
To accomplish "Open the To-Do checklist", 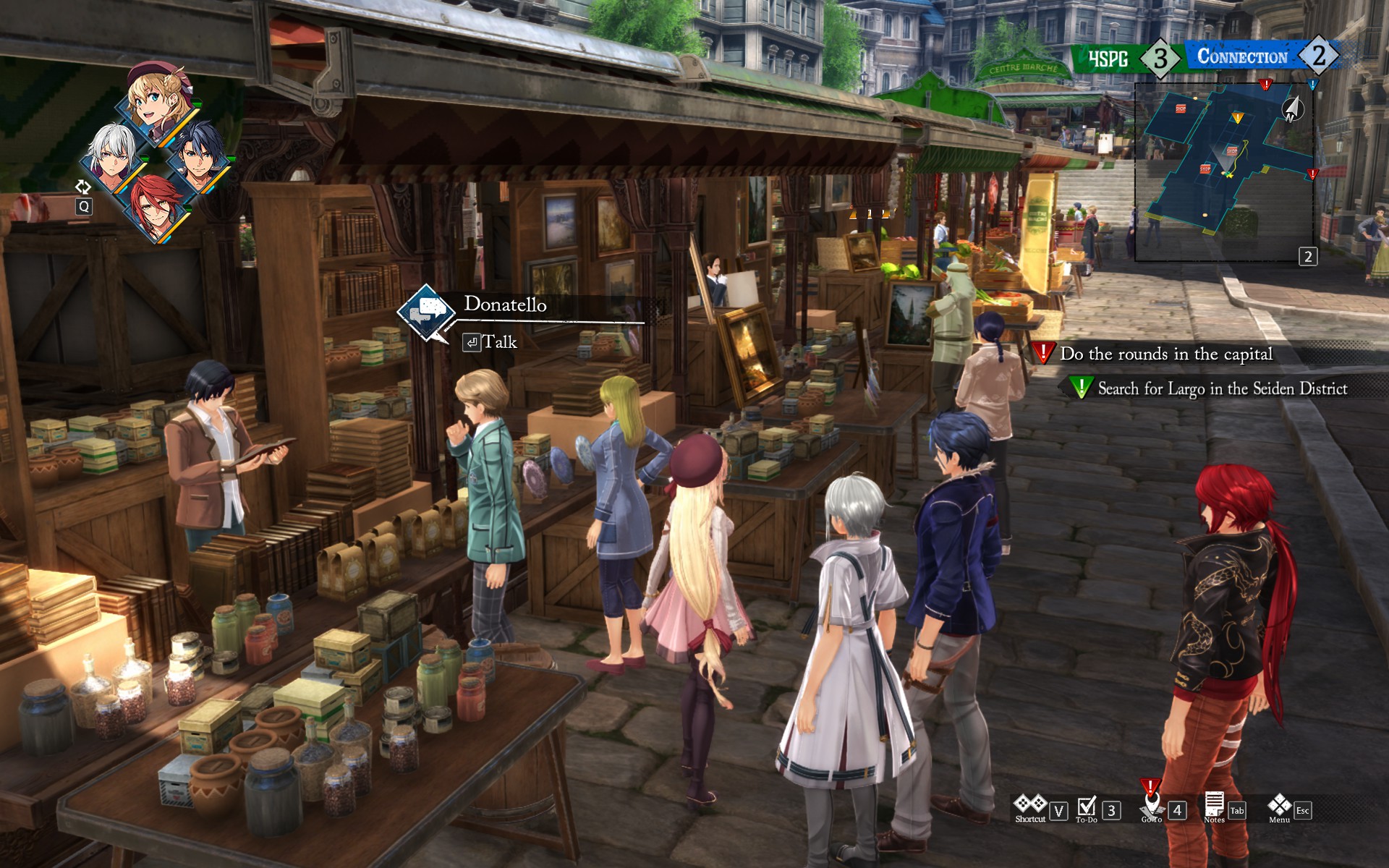I will [x=1087, y=809].
